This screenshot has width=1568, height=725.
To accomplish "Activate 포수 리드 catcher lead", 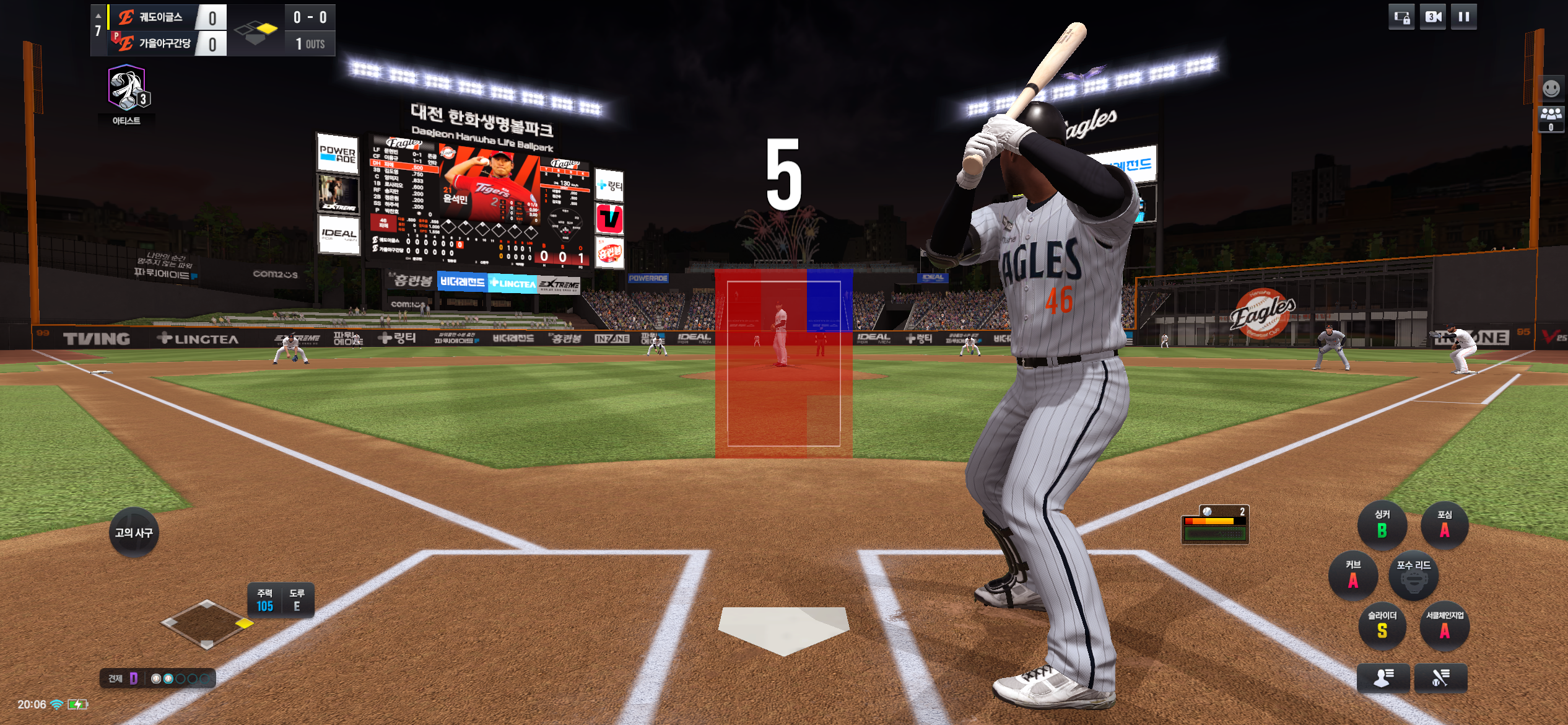I will click(1413, 576).
